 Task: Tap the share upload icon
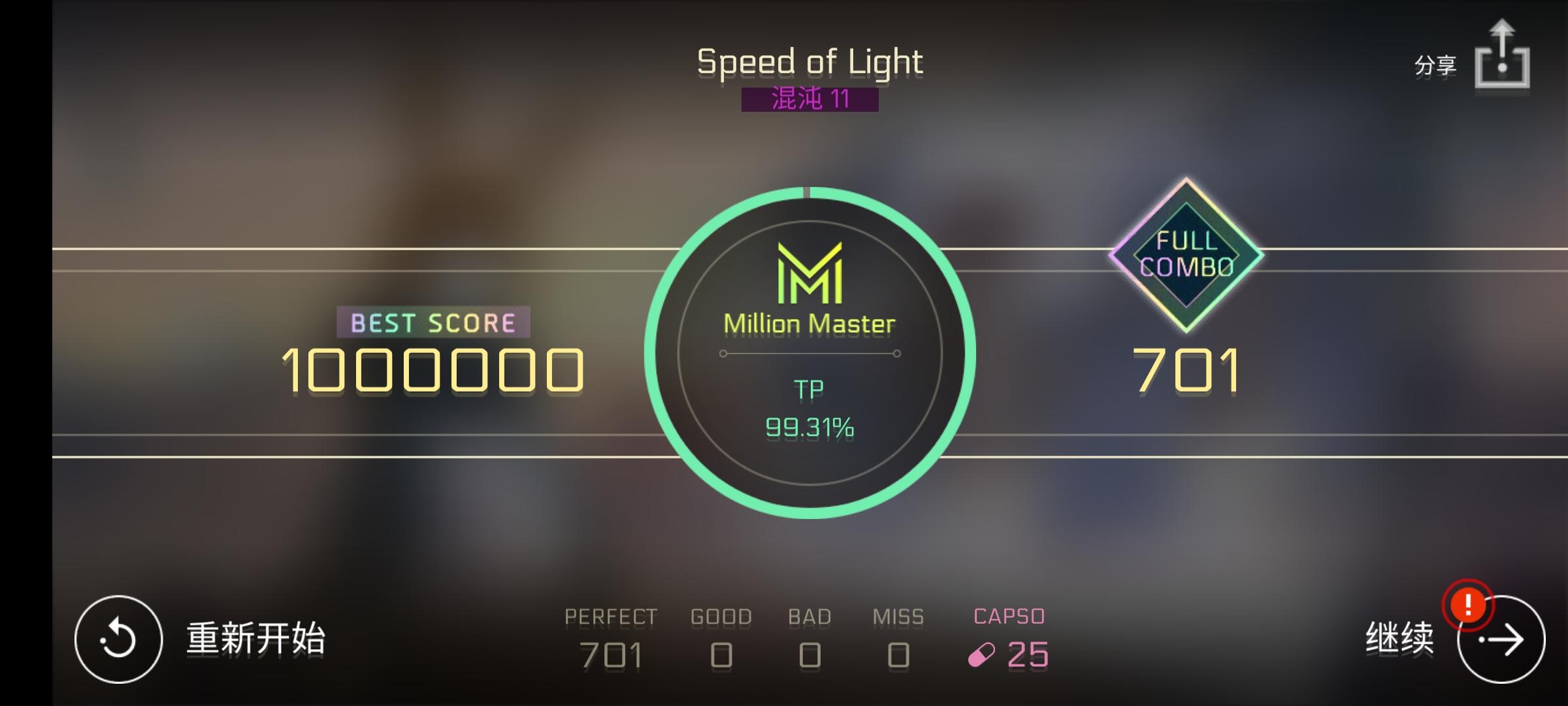tap(1503, 56)
